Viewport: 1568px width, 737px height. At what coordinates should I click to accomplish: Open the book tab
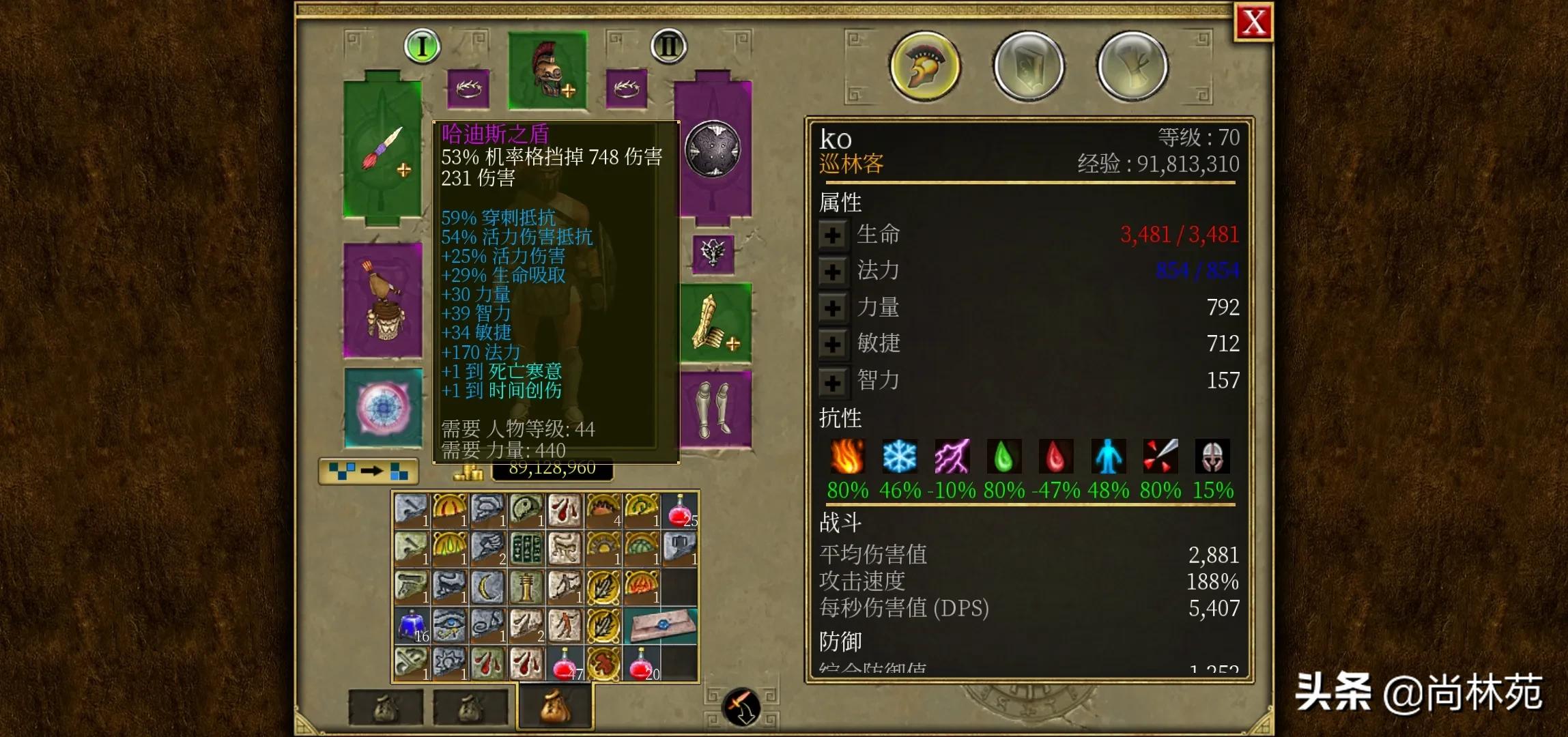pyautogui.click(x=1029, y=66)
